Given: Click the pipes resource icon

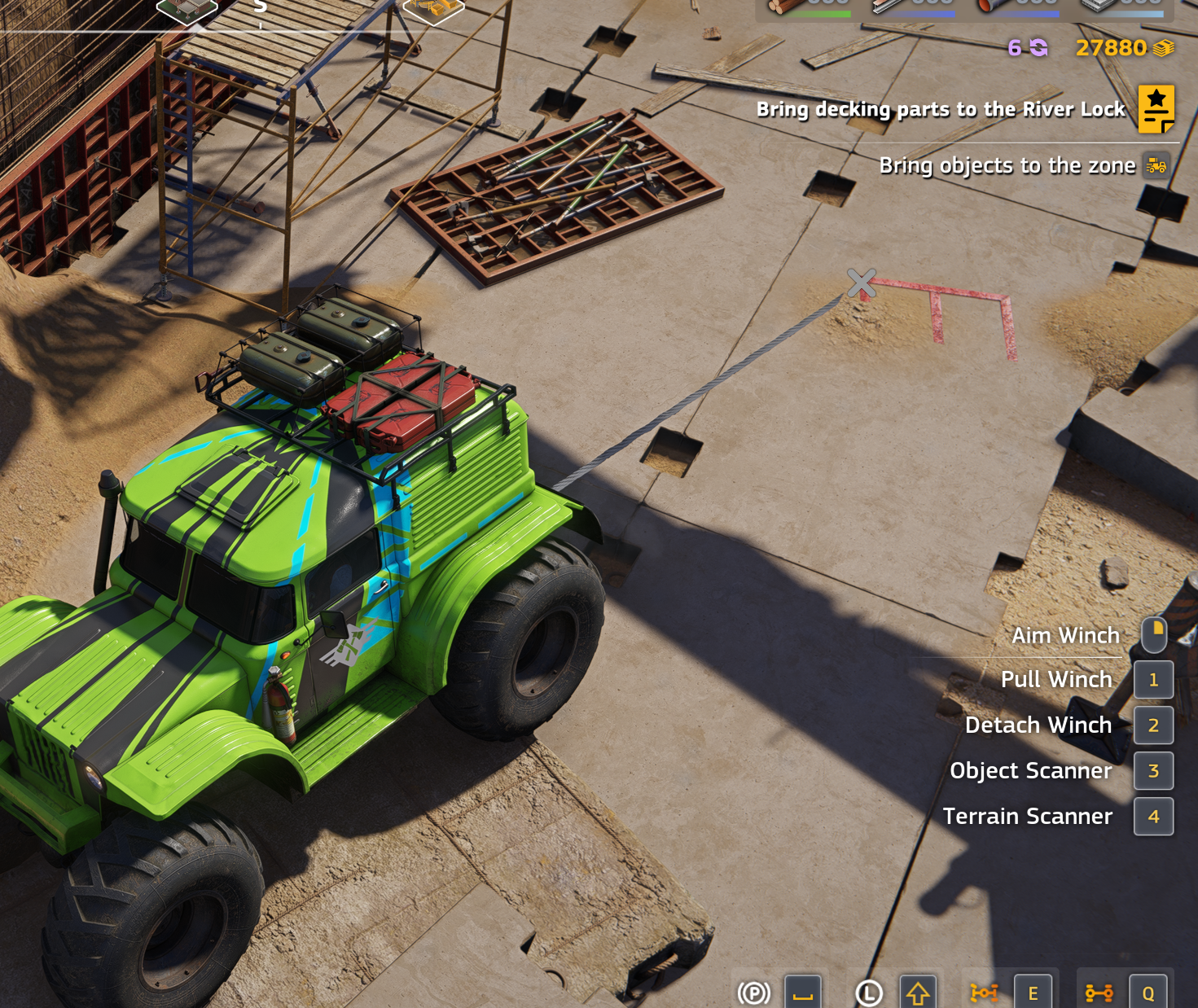Looking at the screenshot, I should (x=988, y=7).
